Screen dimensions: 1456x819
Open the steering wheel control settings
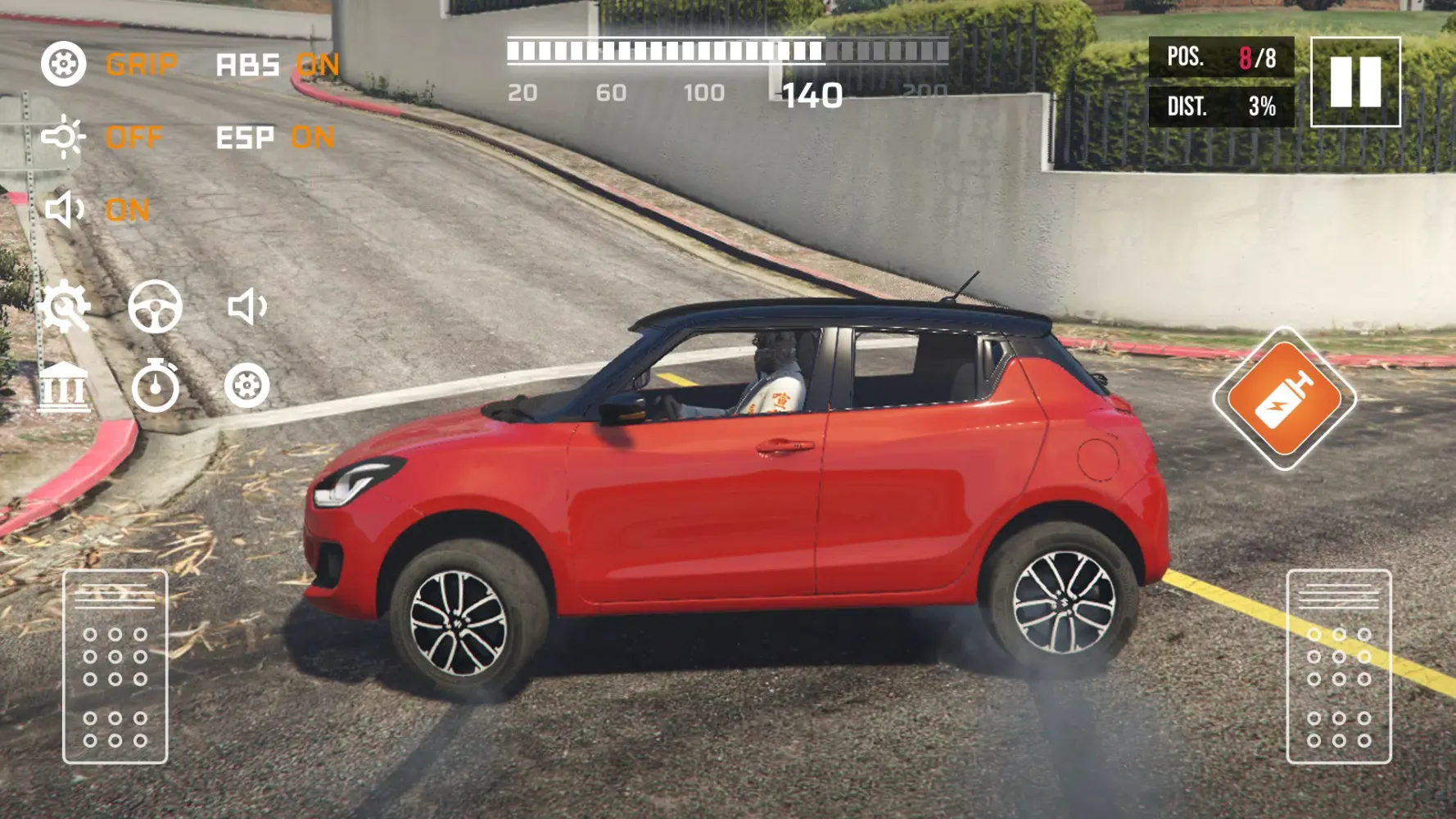[156, 306]
